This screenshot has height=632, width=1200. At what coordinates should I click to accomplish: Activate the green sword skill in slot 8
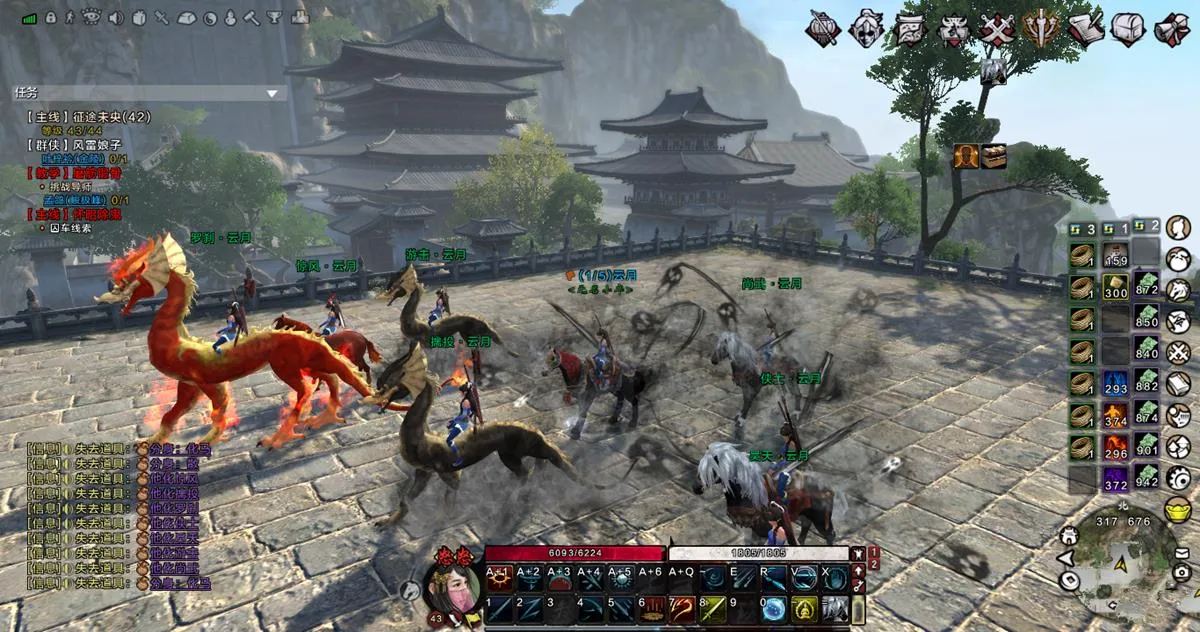[713, 608]
